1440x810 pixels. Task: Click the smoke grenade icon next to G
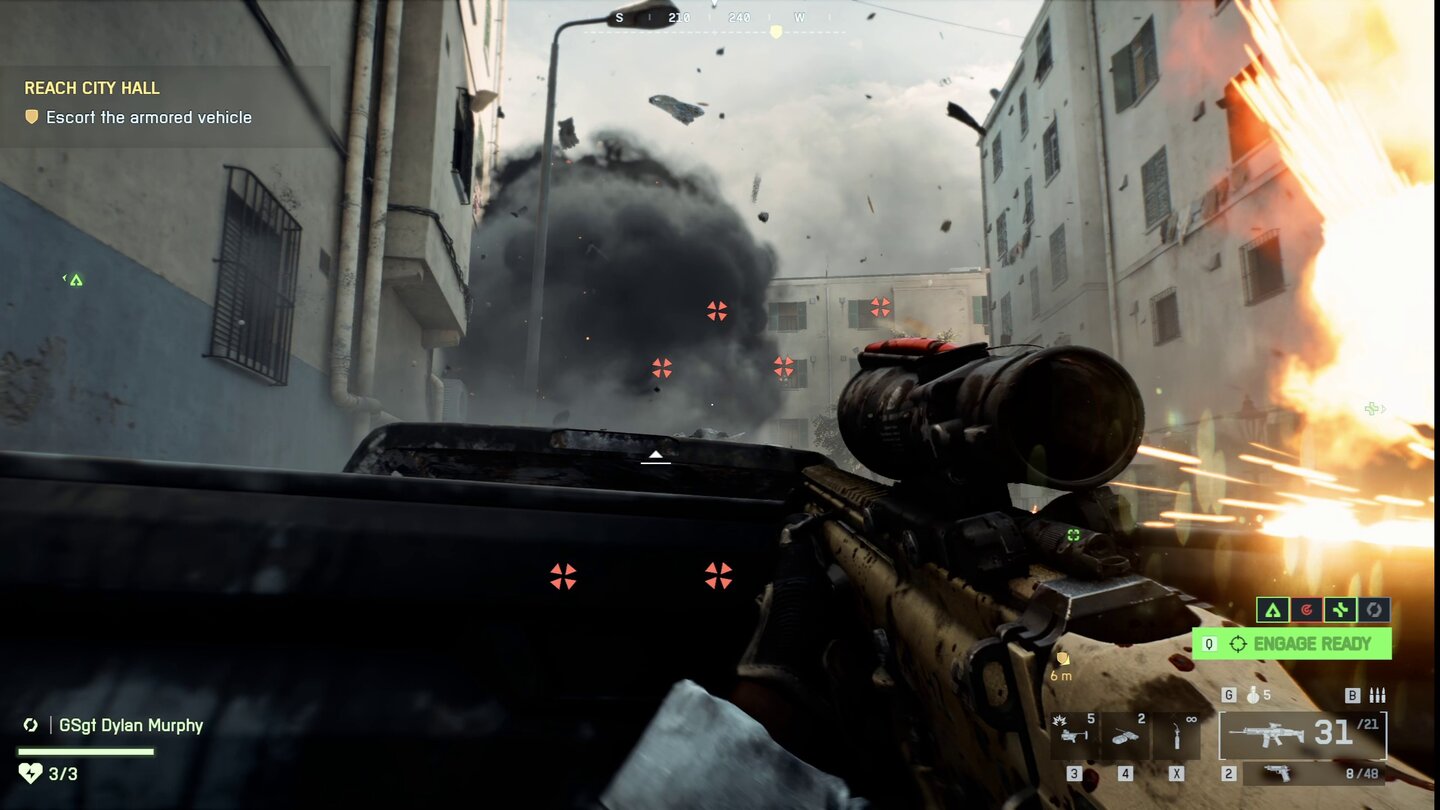[x=1253, y=693]
